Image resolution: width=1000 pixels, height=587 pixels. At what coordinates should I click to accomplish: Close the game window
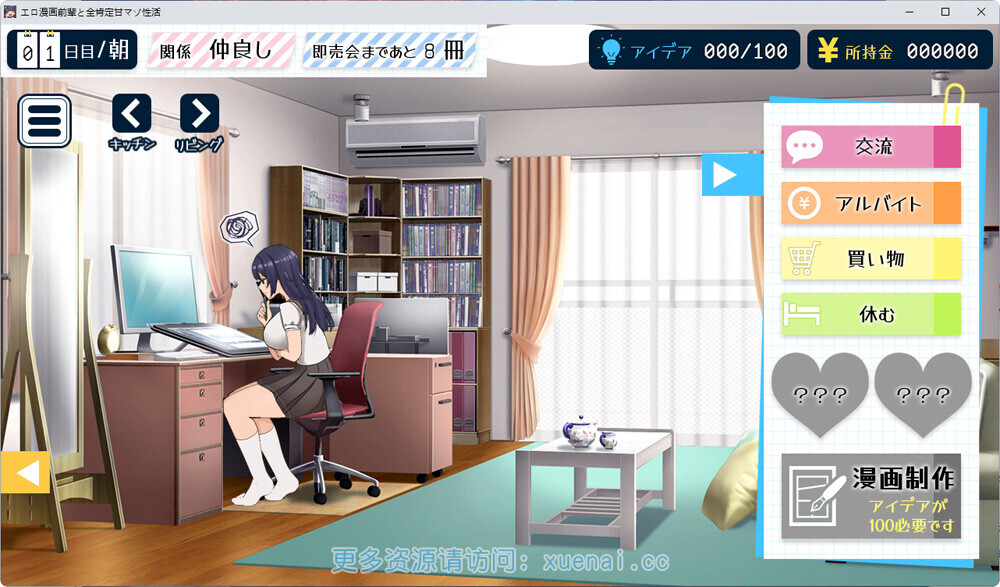[x=980, y=11]
